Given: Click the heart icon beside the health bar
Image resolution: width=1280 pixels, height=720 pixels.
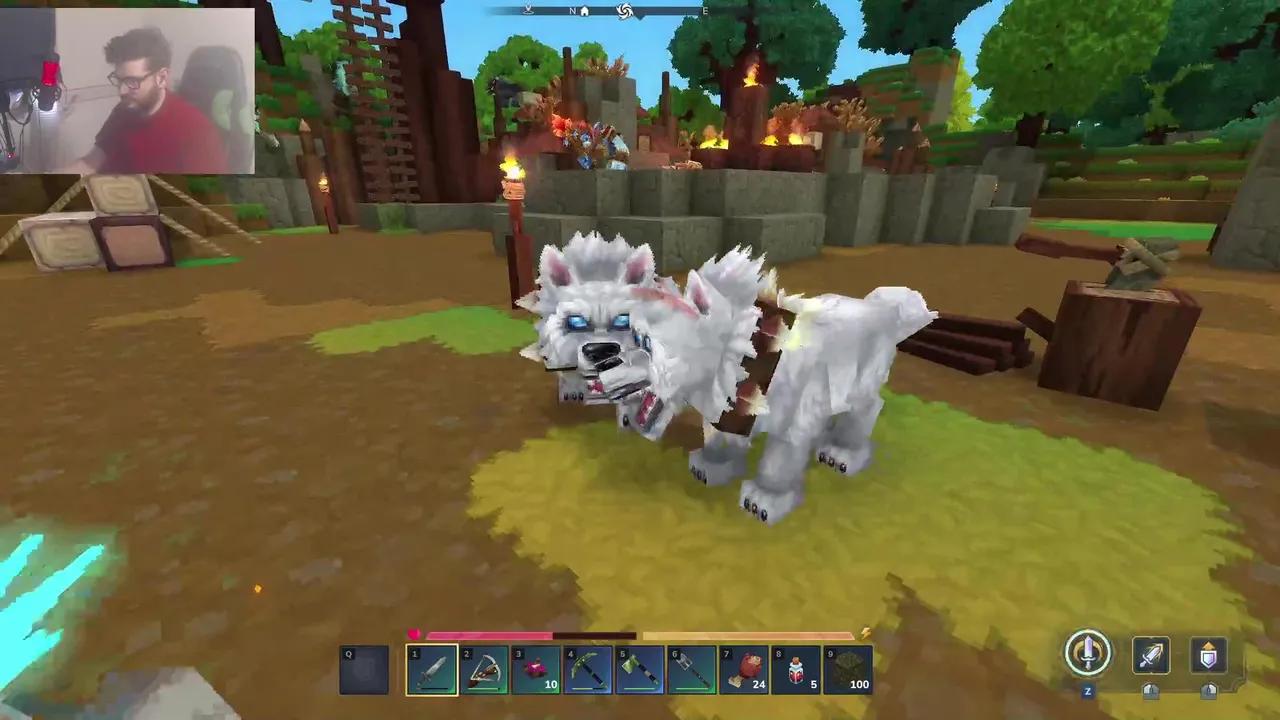Looking at the screenshot, I should tap(413, 633).
